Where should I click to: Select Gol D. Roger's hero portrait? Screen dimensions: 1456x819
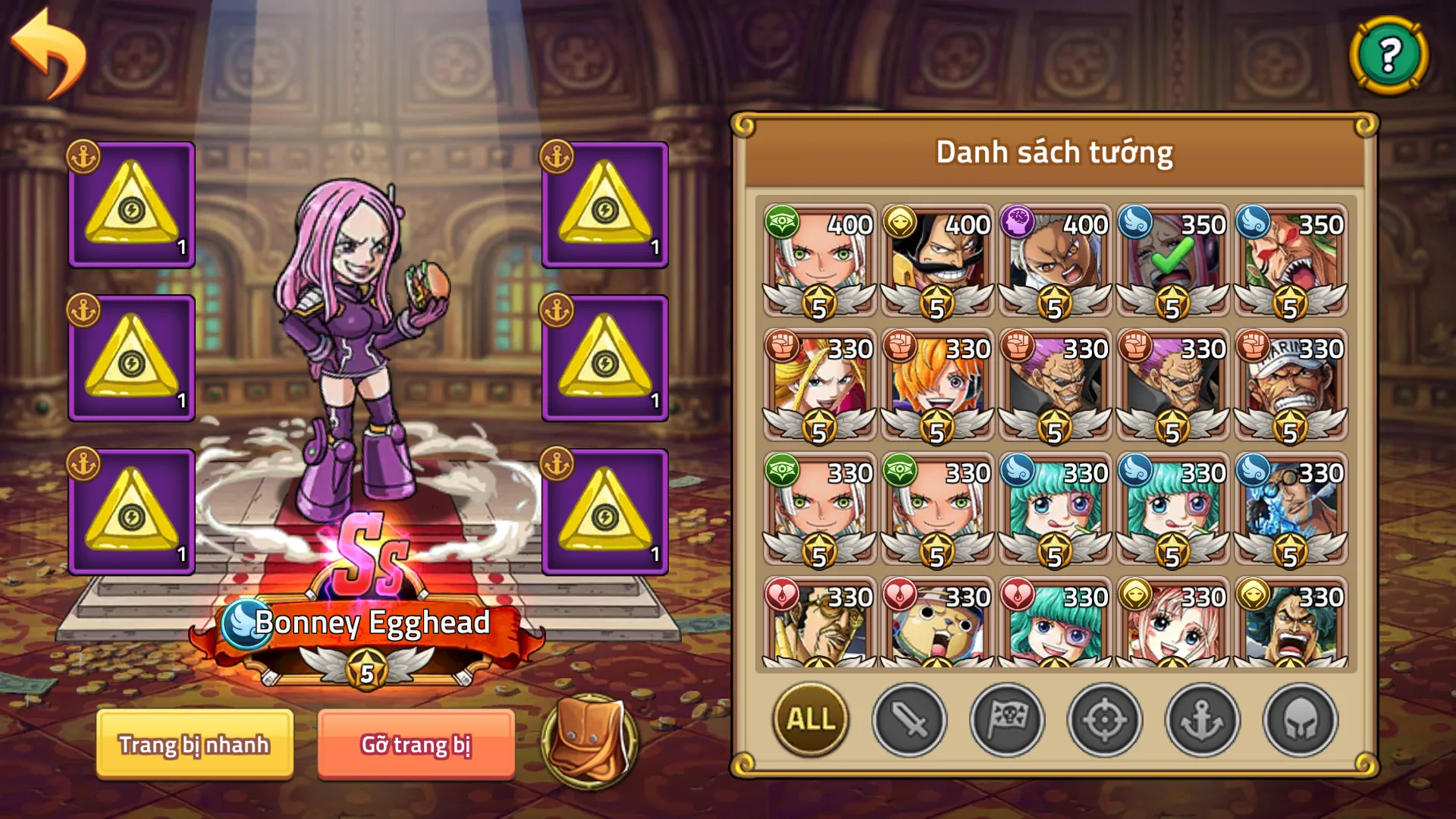pos(936,258)
